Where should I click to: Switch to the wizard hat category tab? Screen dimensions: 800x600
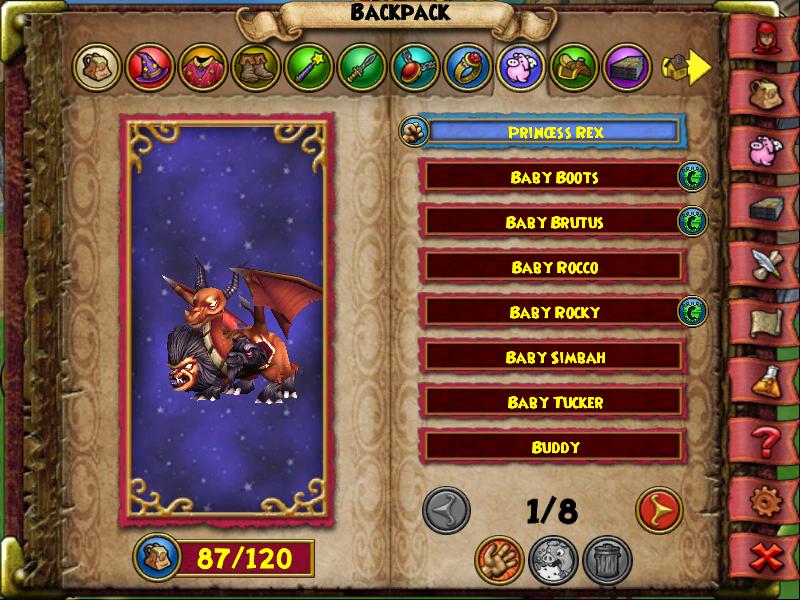151,68
